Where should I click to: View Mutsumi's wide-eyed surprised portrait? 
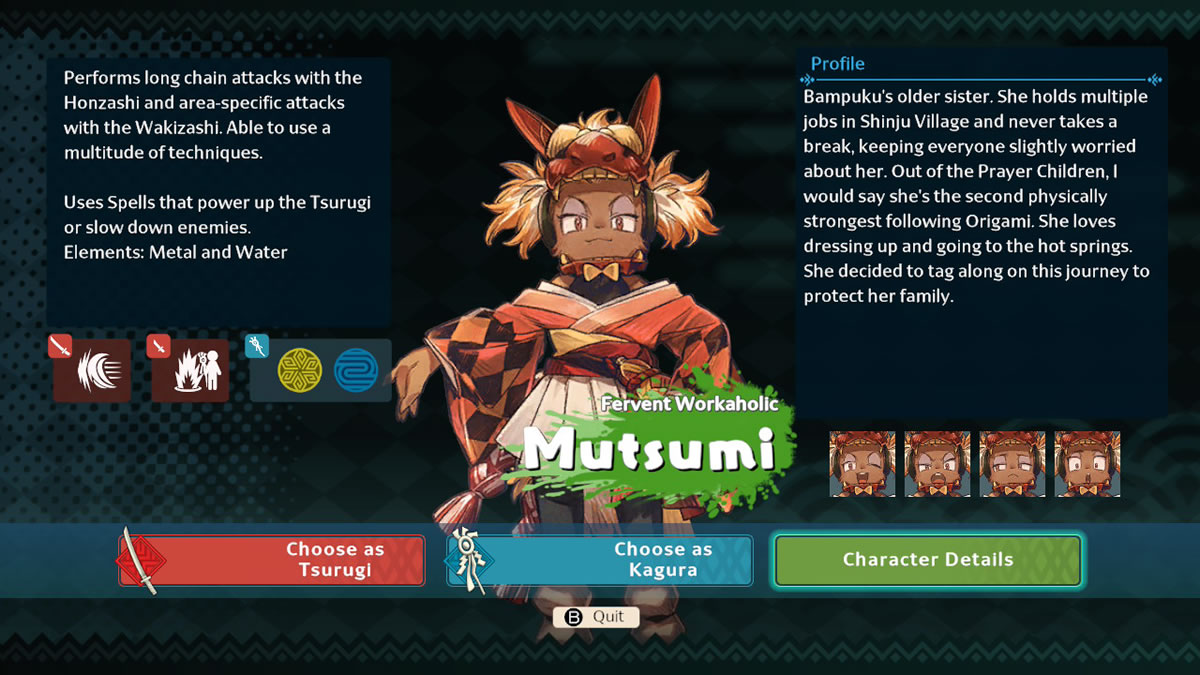[x=1087, y=464]
